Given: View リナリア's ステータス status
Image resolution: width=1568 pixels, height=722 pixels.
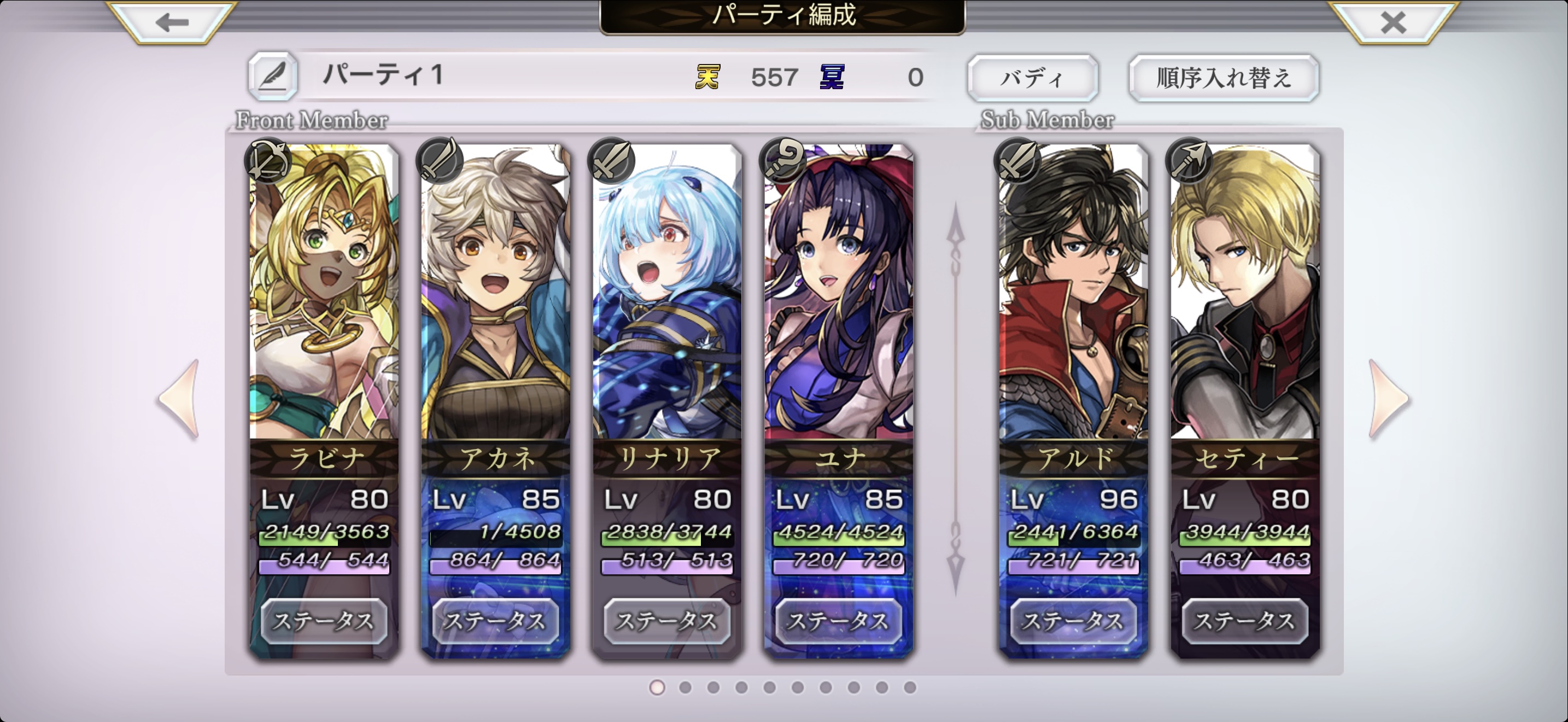Looking at the screenshot, I should coord(667,621).
